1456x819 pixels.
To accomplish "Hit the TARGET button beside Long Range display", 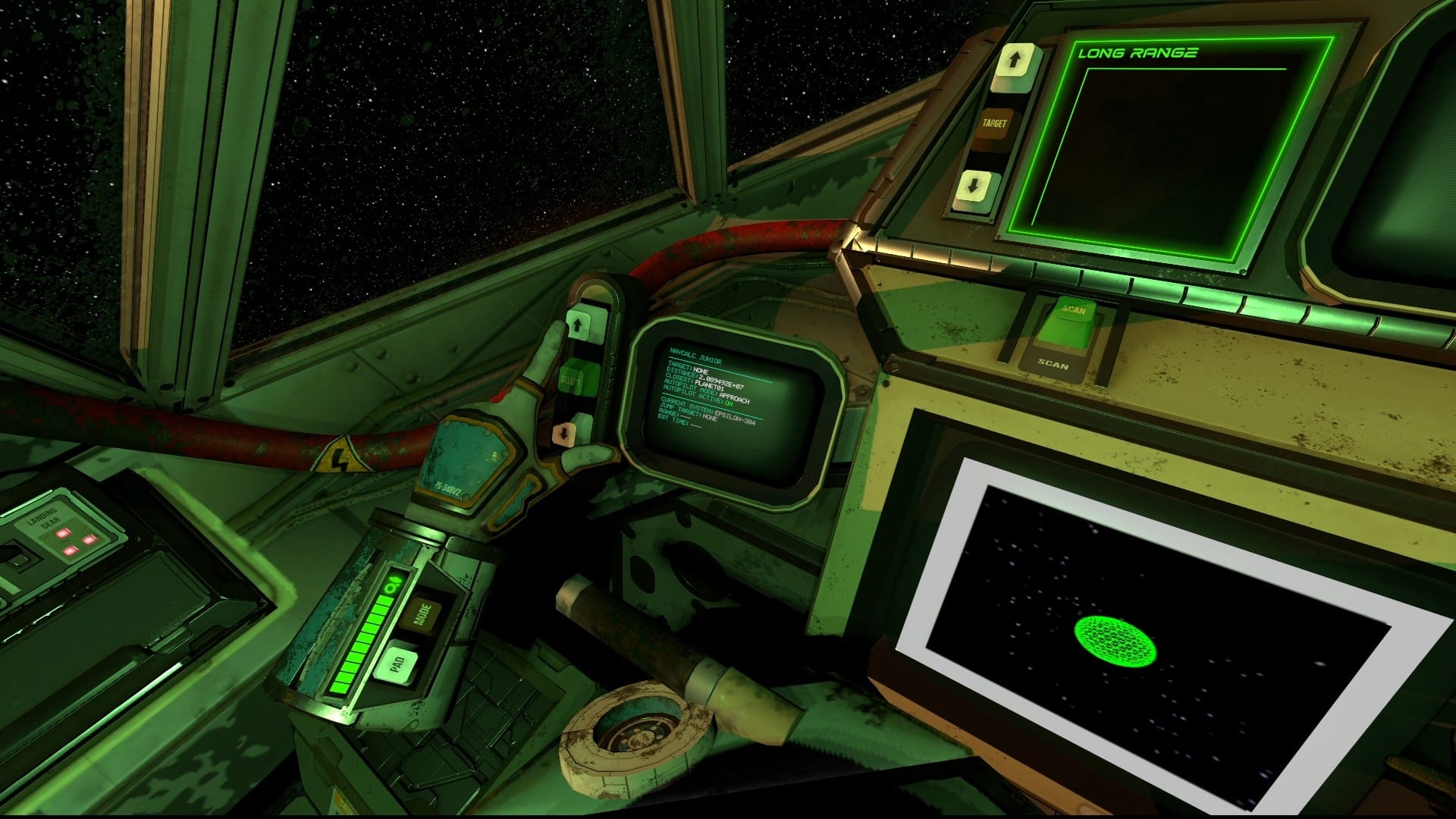I will pyautogui.click(x=994, y=124).
